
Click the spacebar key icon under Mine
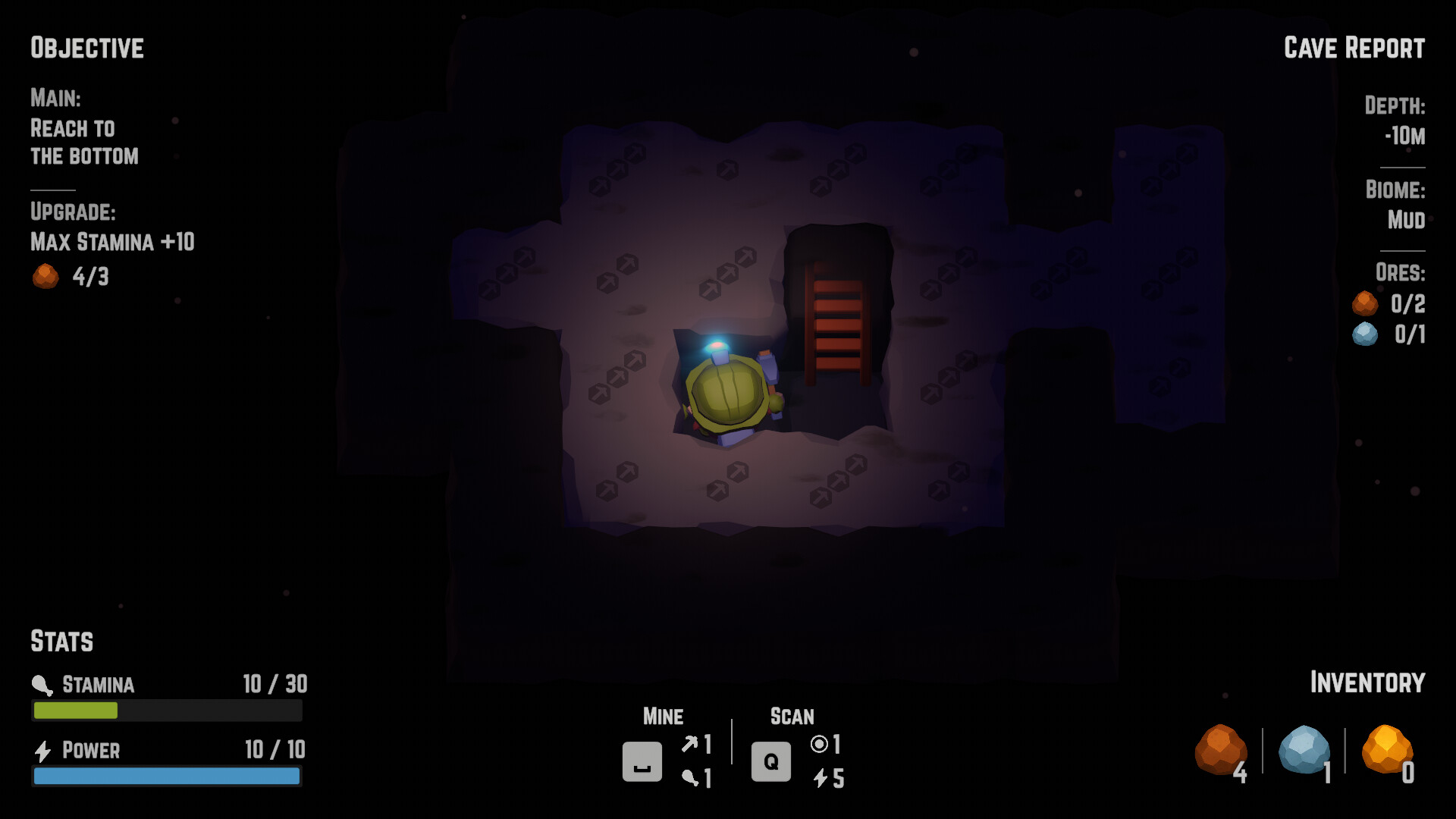pos(642,763)
